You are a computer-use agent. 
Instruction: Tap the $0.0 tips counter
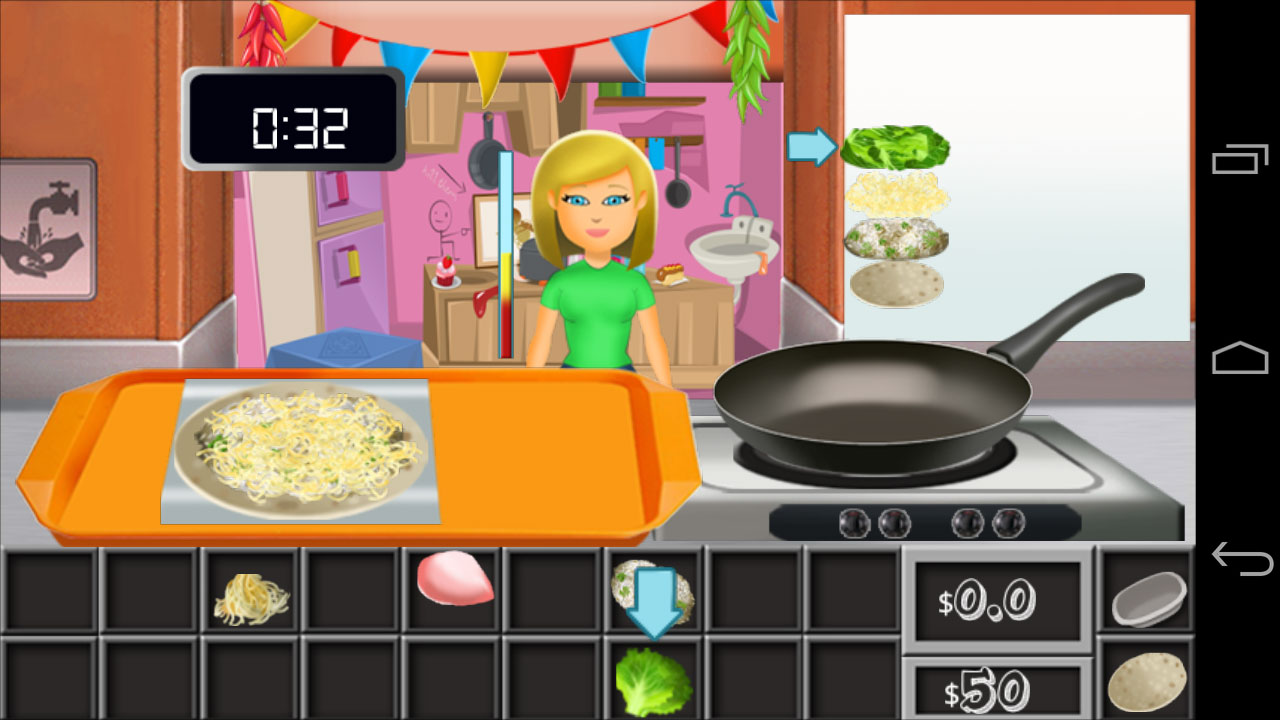pyautogui.click(x=998, y=597)
